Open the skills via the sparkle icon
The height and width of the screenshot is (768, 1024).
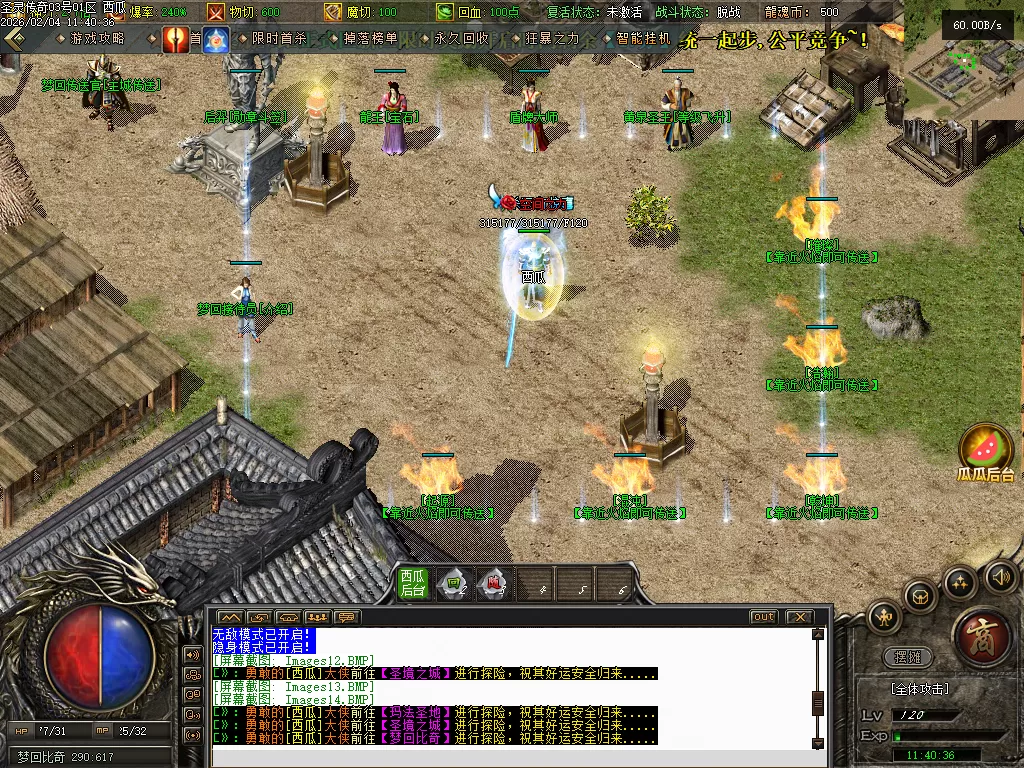tap(959, 582)
